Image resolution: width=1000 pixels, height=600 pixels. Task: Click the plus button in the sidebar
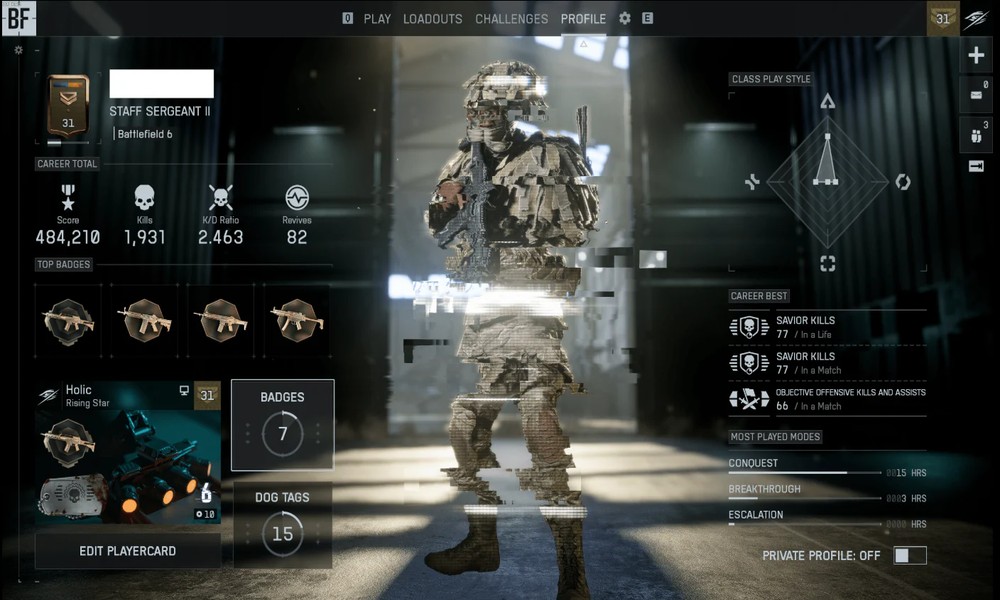(x=977, y=56)
